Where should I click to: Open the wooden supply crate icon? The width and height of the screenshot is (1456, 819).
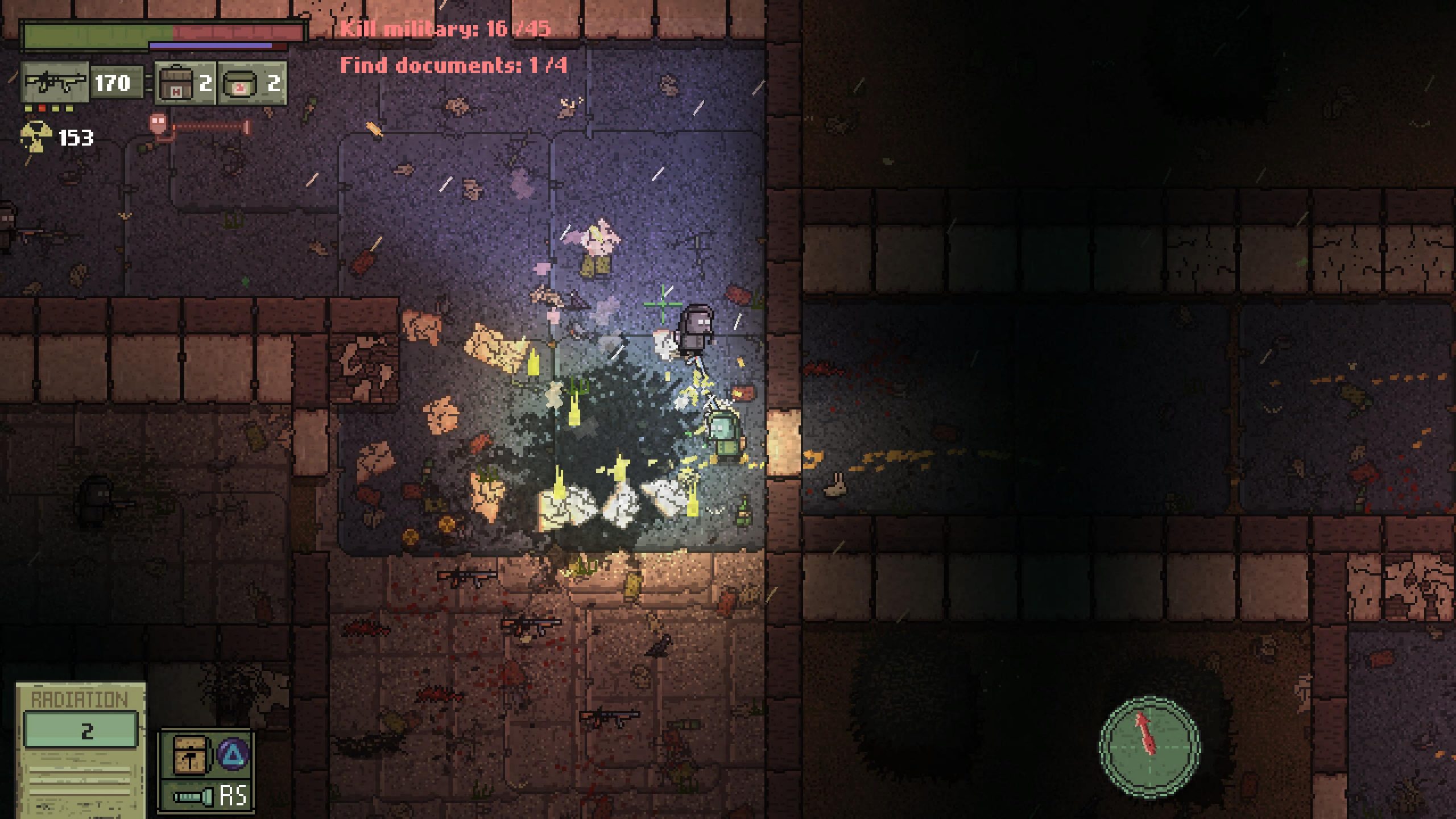tap(188, 754)
